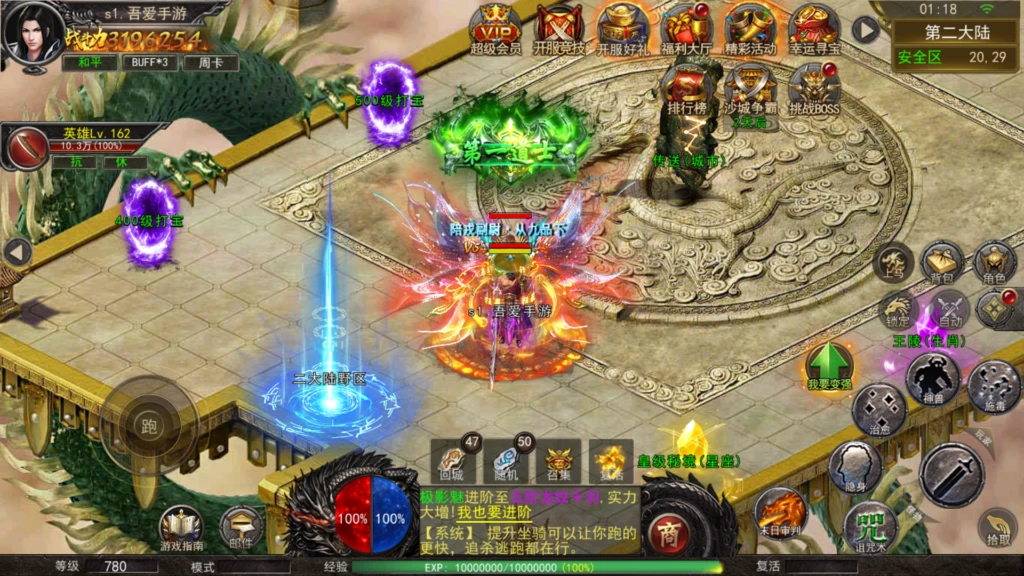Open the 福利大厅 gift box icon
Viewport: 1024px width, 576px height.
tap(686, 26)
